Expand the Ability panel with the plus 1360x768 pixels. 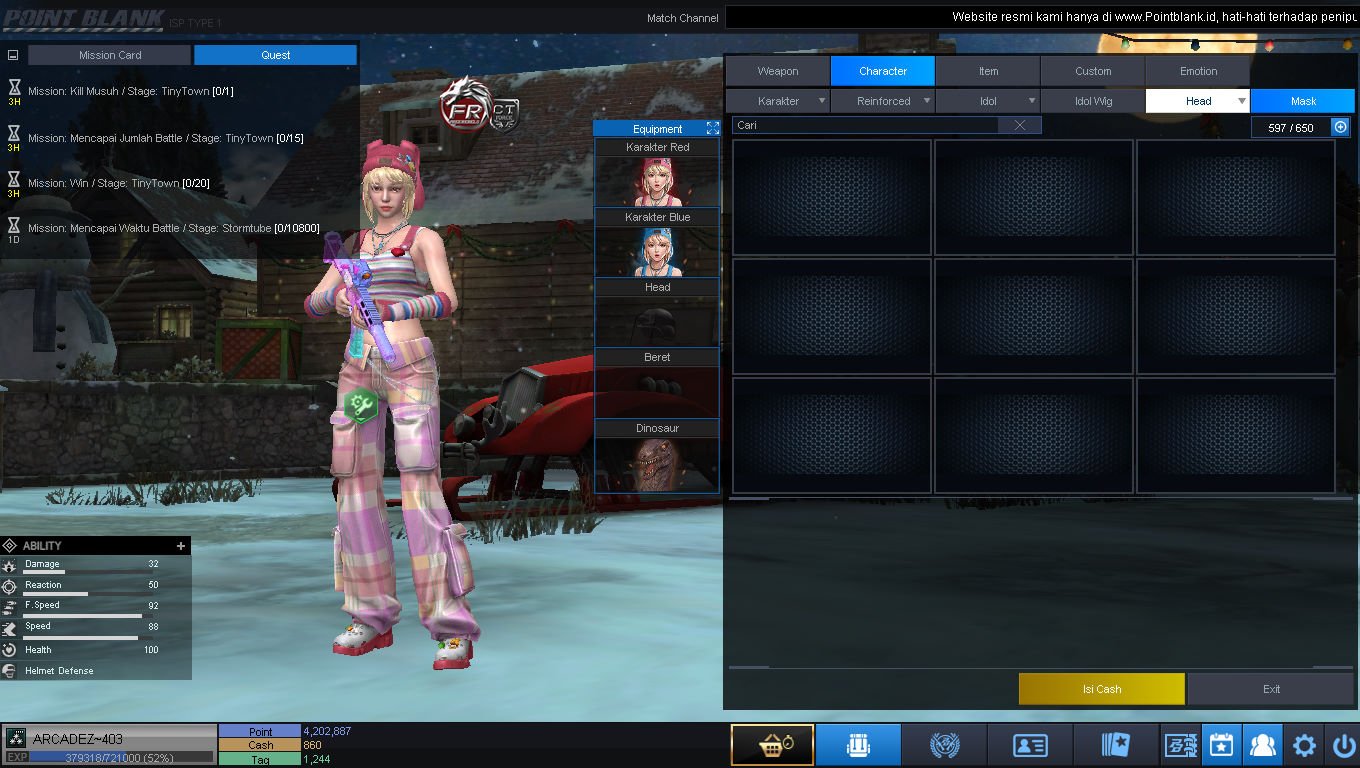point(181,546)
